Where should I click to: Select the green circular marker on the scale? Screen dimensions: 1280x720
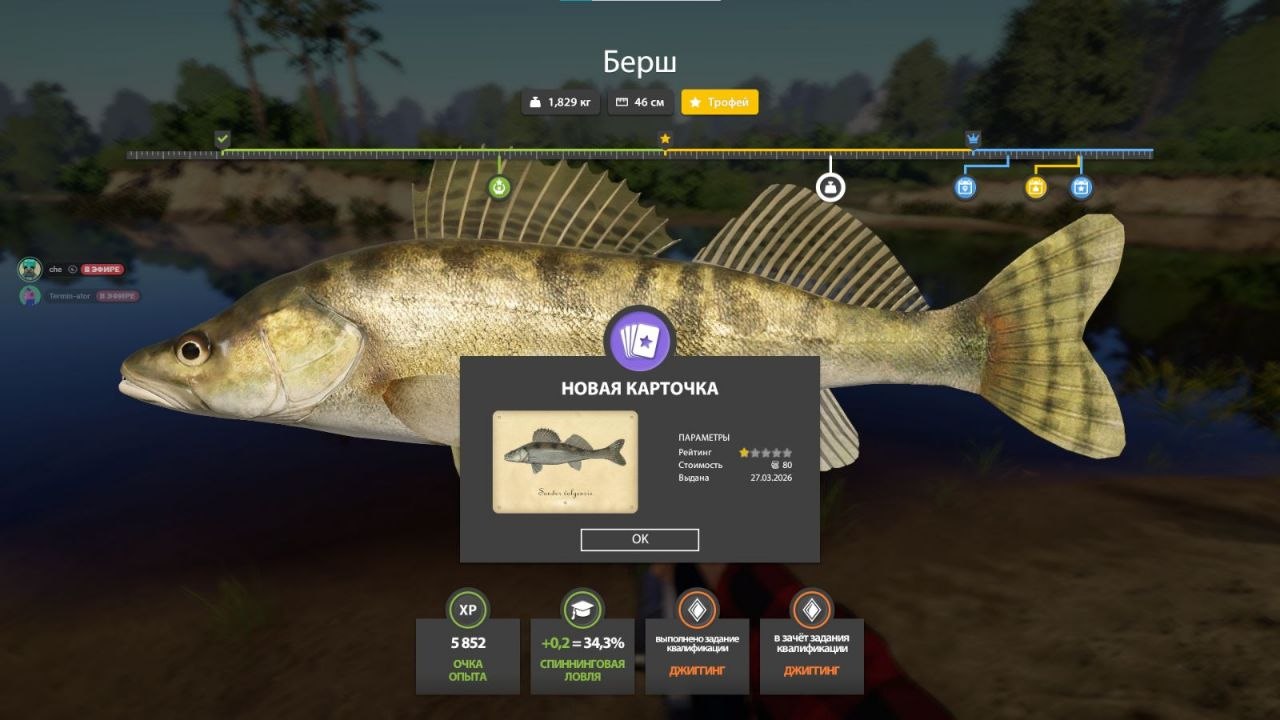pos(499,187)
